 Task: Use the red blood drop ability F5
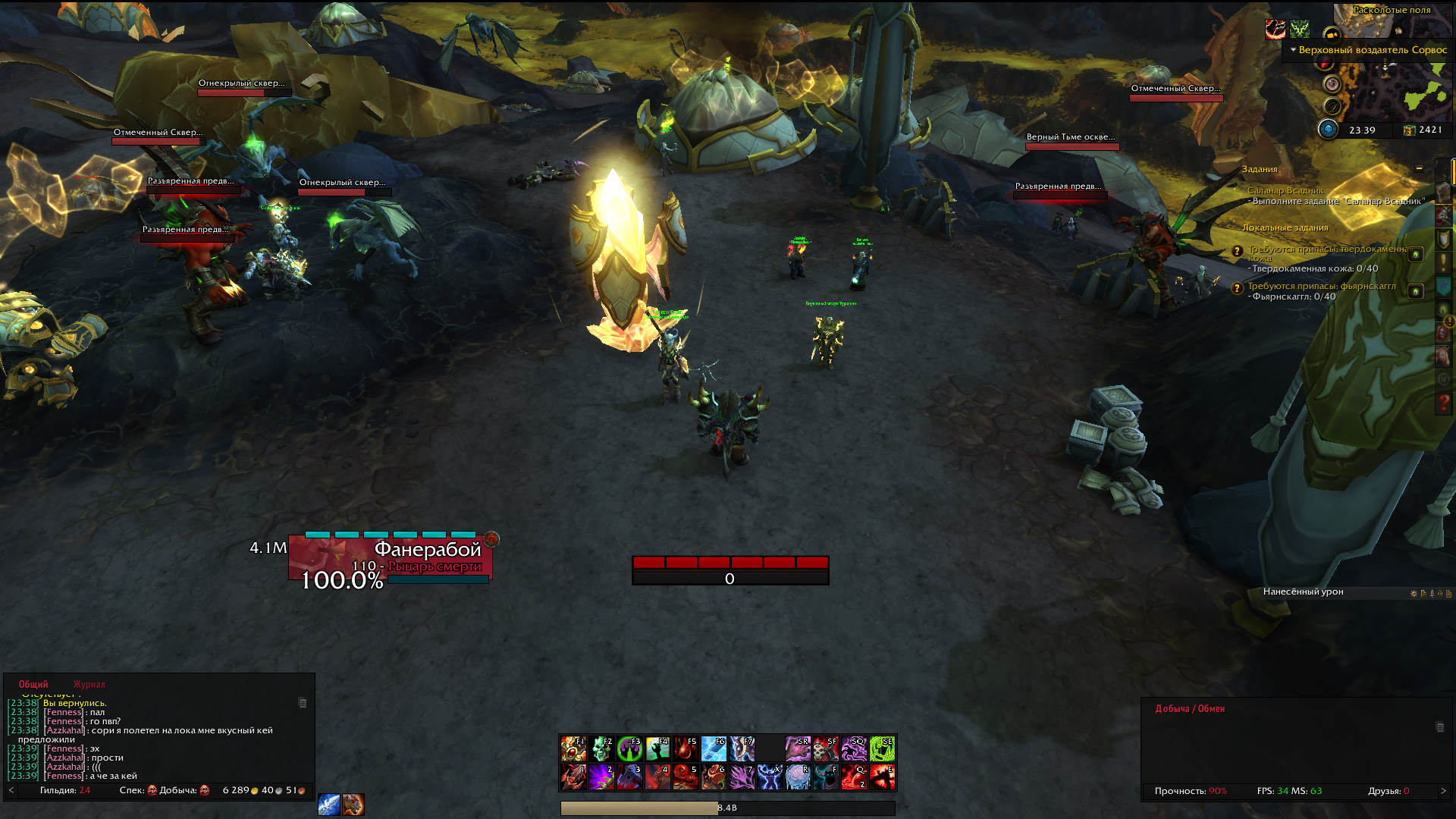click(x=686, y=749)
